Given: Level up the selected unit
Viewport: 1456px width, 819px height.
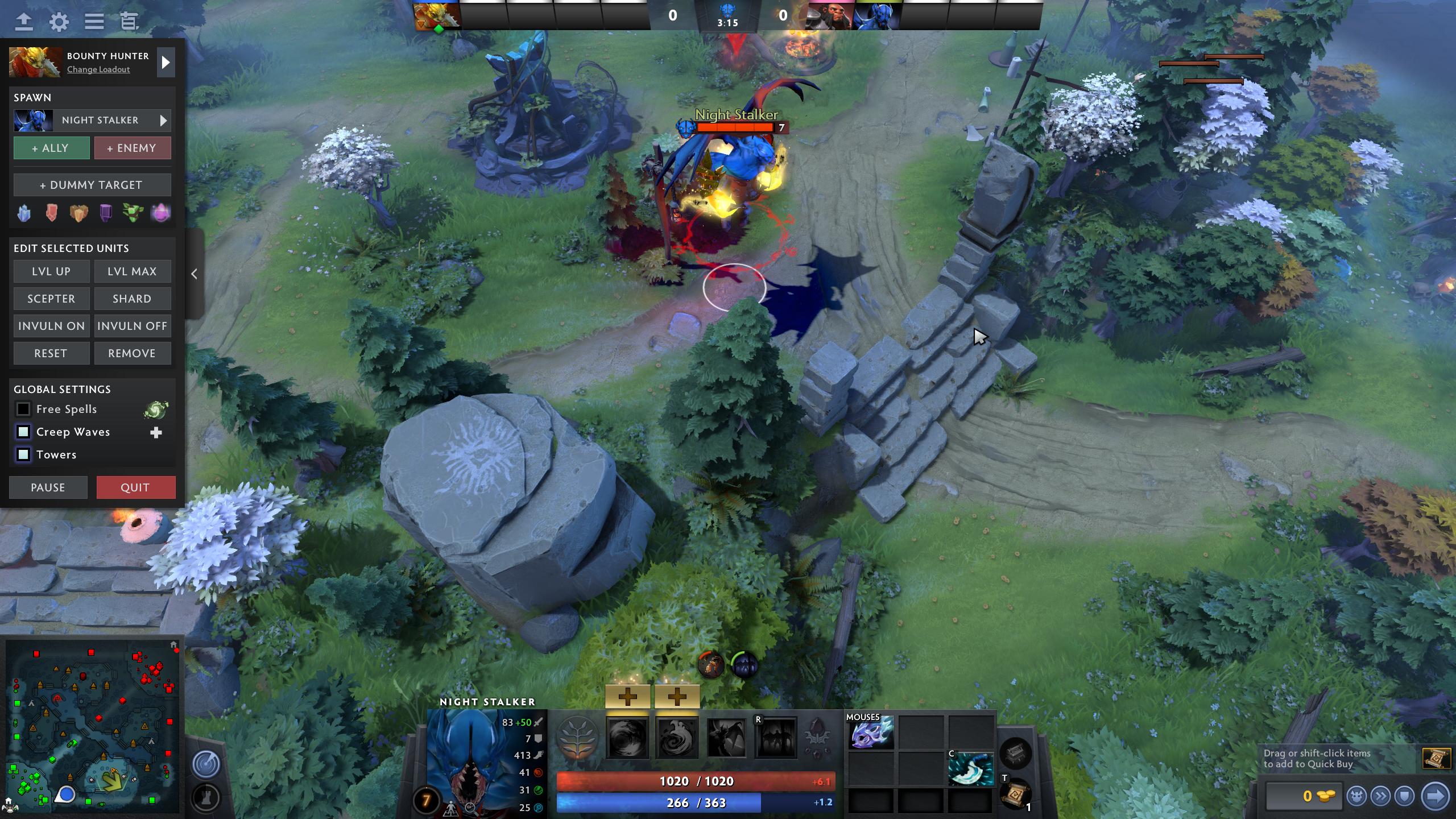Looking at the screenshot, I should [x=51, y=271].
